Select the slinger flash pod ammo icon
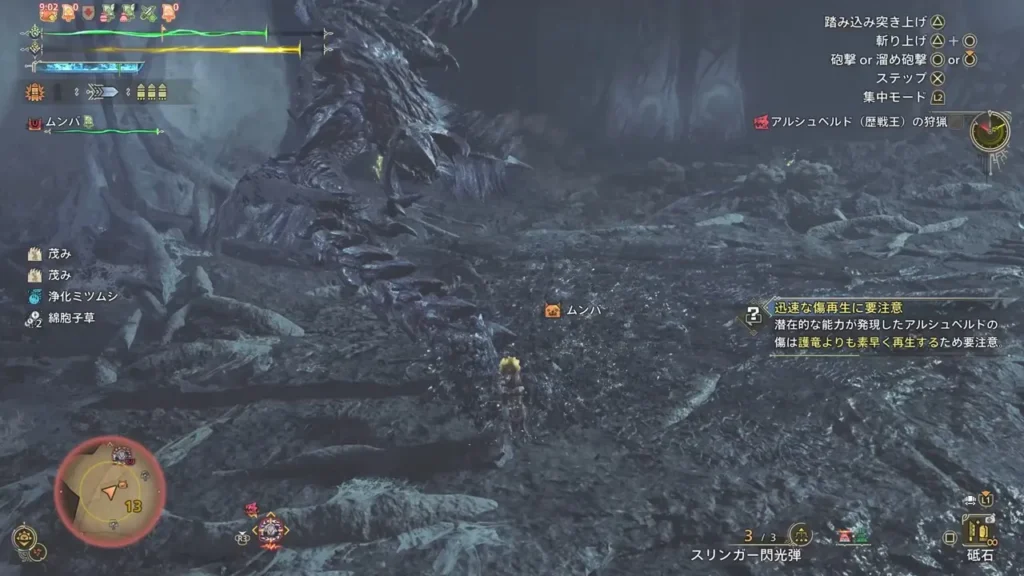1024x576 pixels. [x=799, y=534]
